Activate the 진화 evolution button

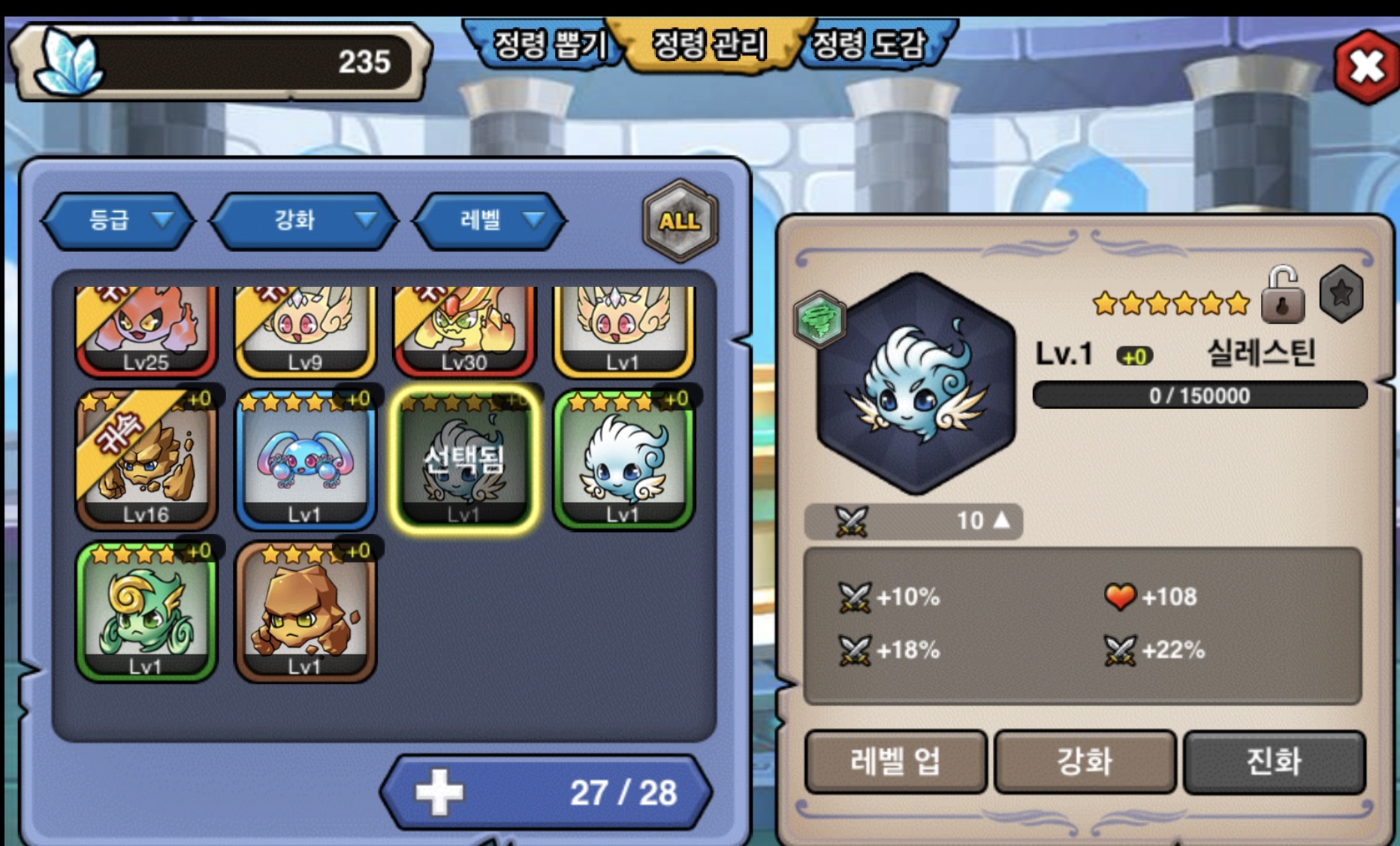click(x=1274, y=762)
